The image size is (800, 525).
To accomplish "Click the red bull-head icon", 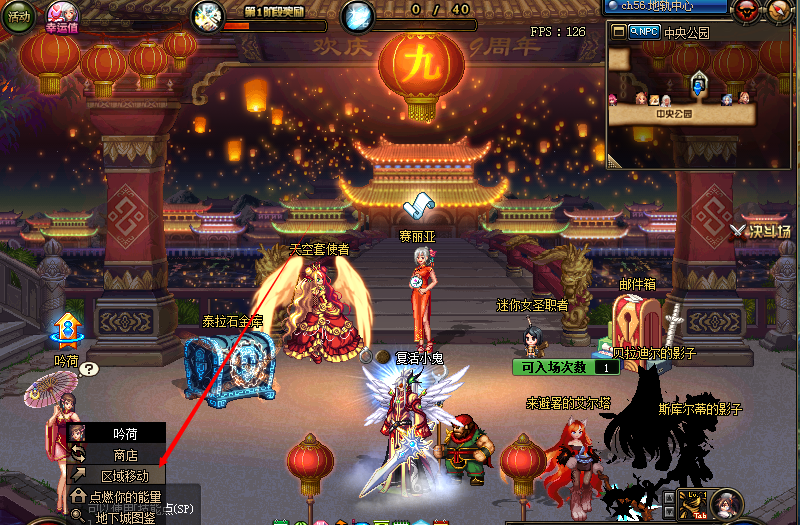I will [x=745, y=12].
